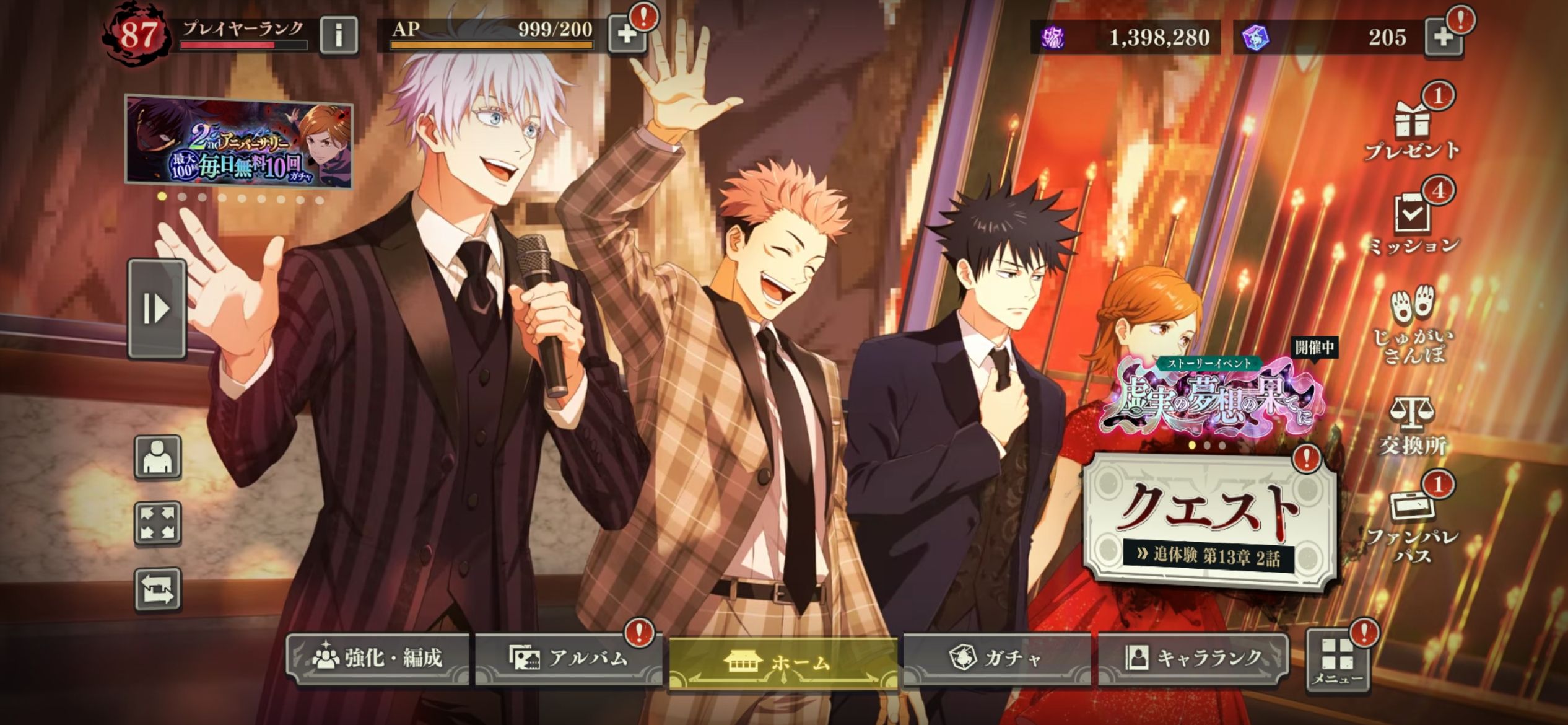Open the アルバム album tab

click(568, 658)
